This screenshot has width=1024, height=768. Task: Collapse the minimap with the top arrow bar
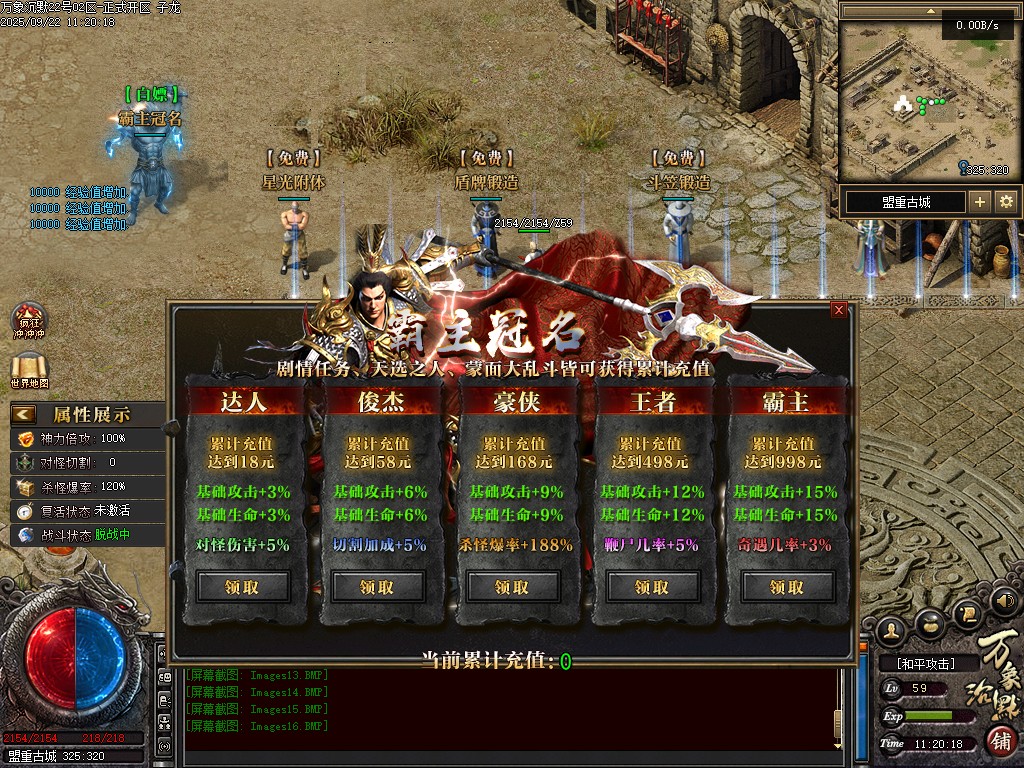click(x=930, y=11)
